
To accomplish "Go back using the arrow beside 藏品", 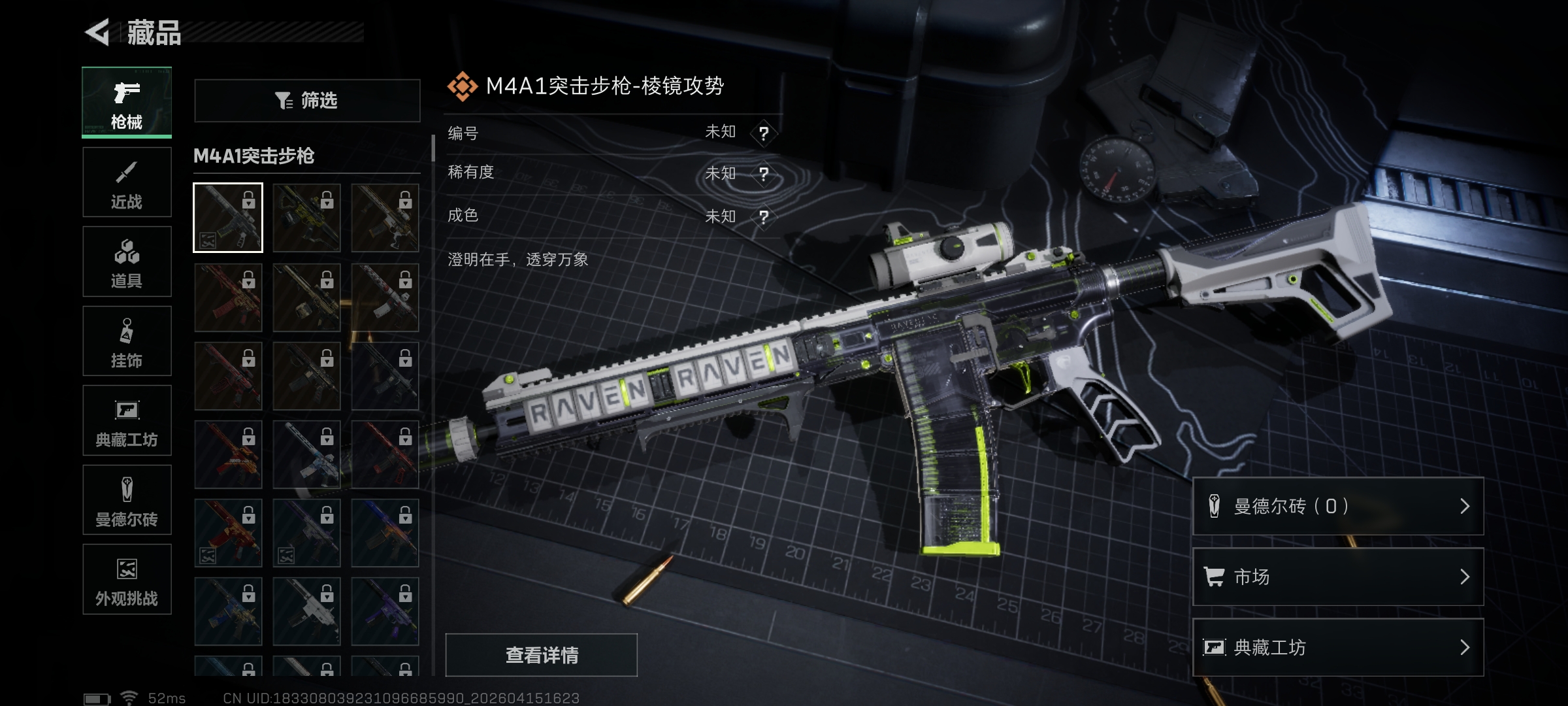I will (98, 32).
